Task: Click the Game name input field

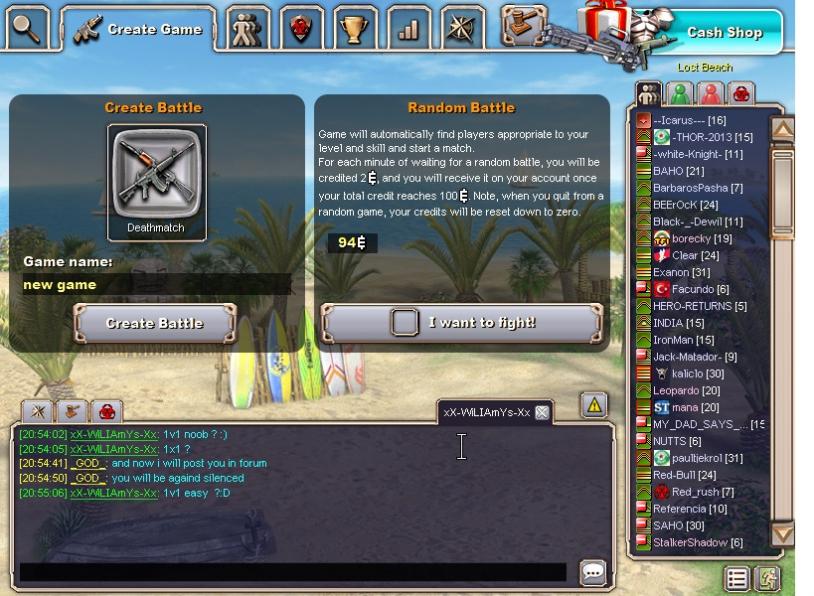Action: point(157,285)
